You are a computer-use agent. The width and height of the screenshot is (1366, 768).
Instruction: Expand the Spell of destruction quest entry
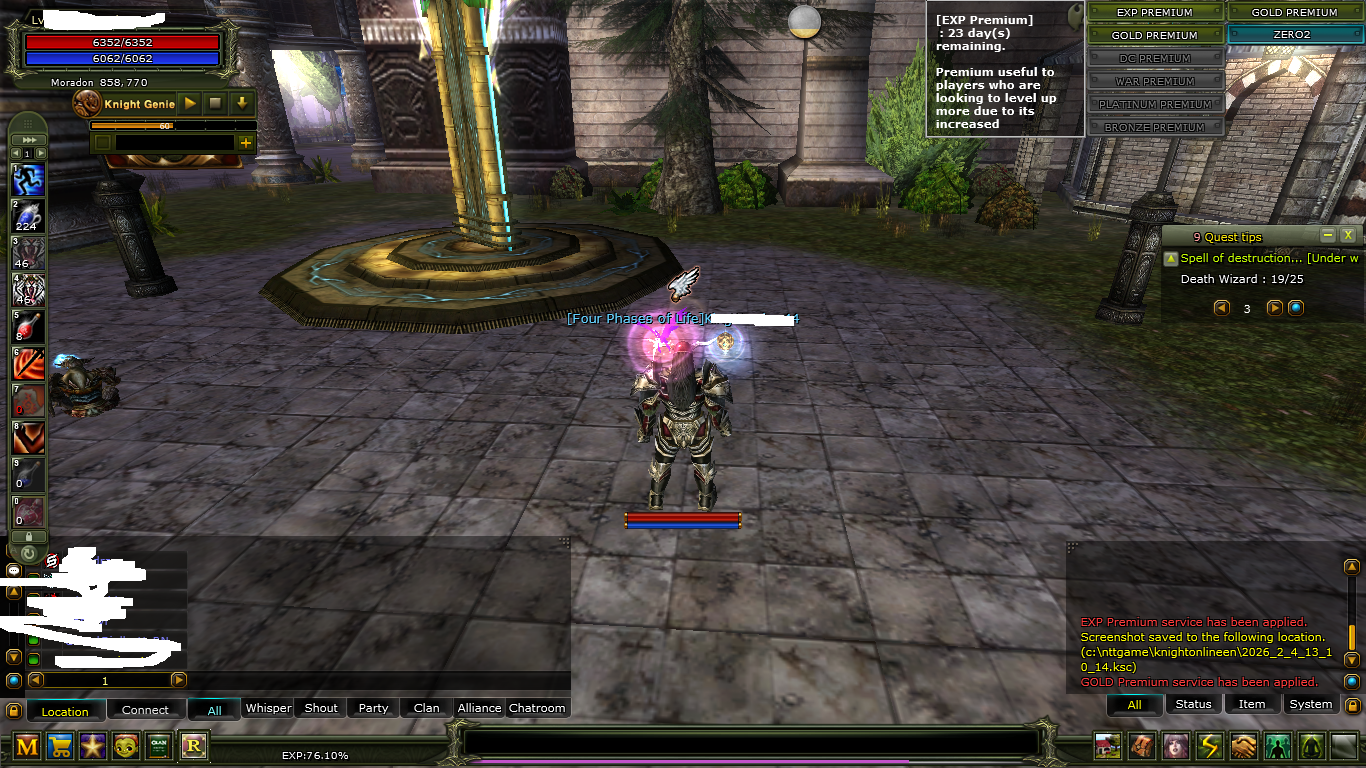1172,258
